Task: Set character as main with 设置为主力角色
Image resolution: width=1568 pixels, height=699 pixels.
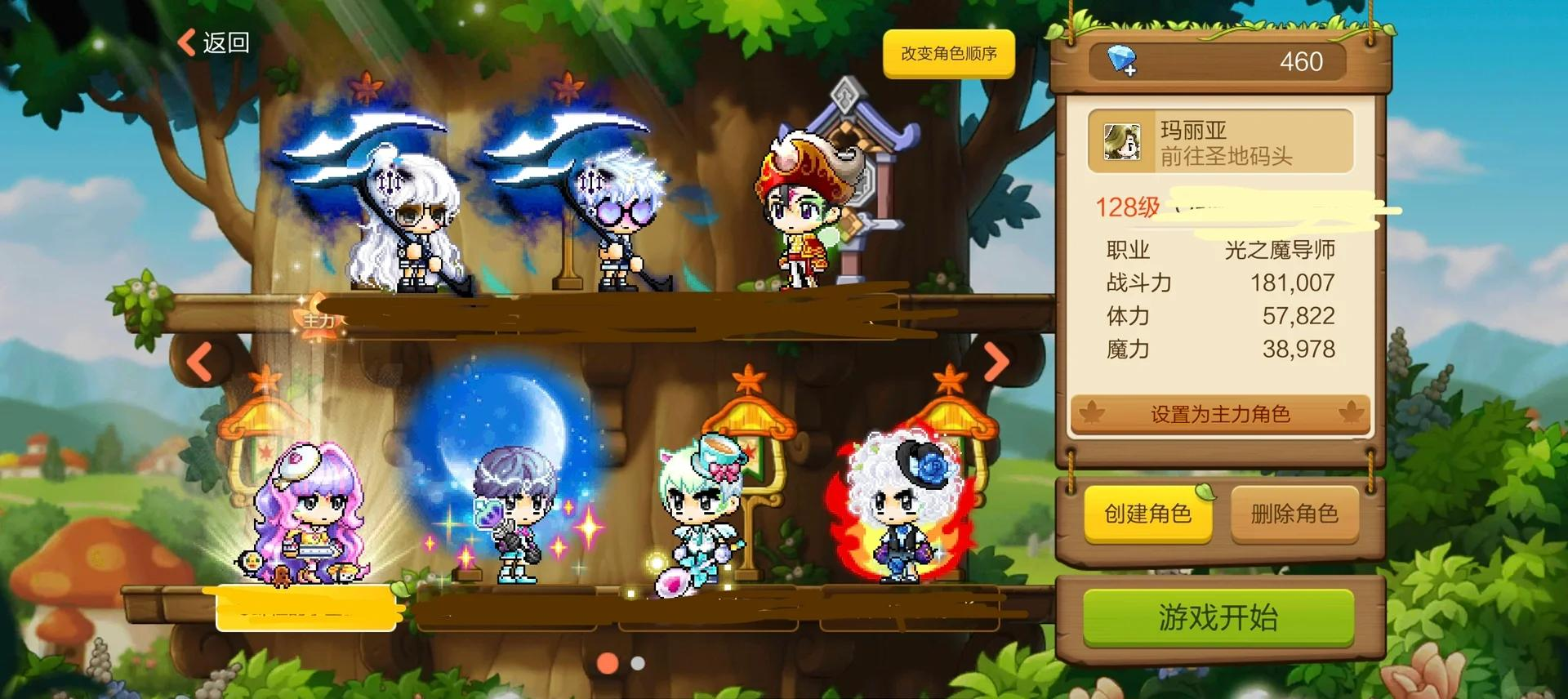Action: [x=1220, y=415]
